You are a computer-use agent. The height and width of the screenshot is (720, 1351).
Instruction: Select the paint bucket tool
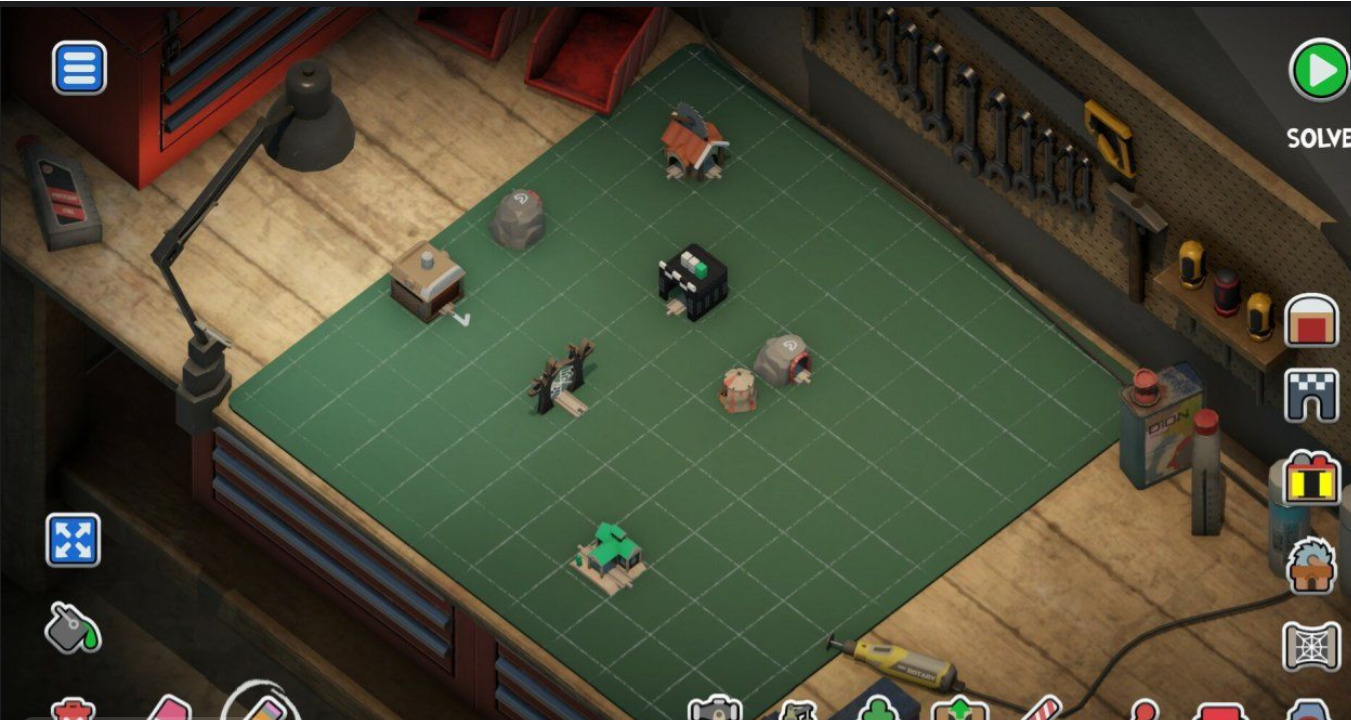(73, 628)
